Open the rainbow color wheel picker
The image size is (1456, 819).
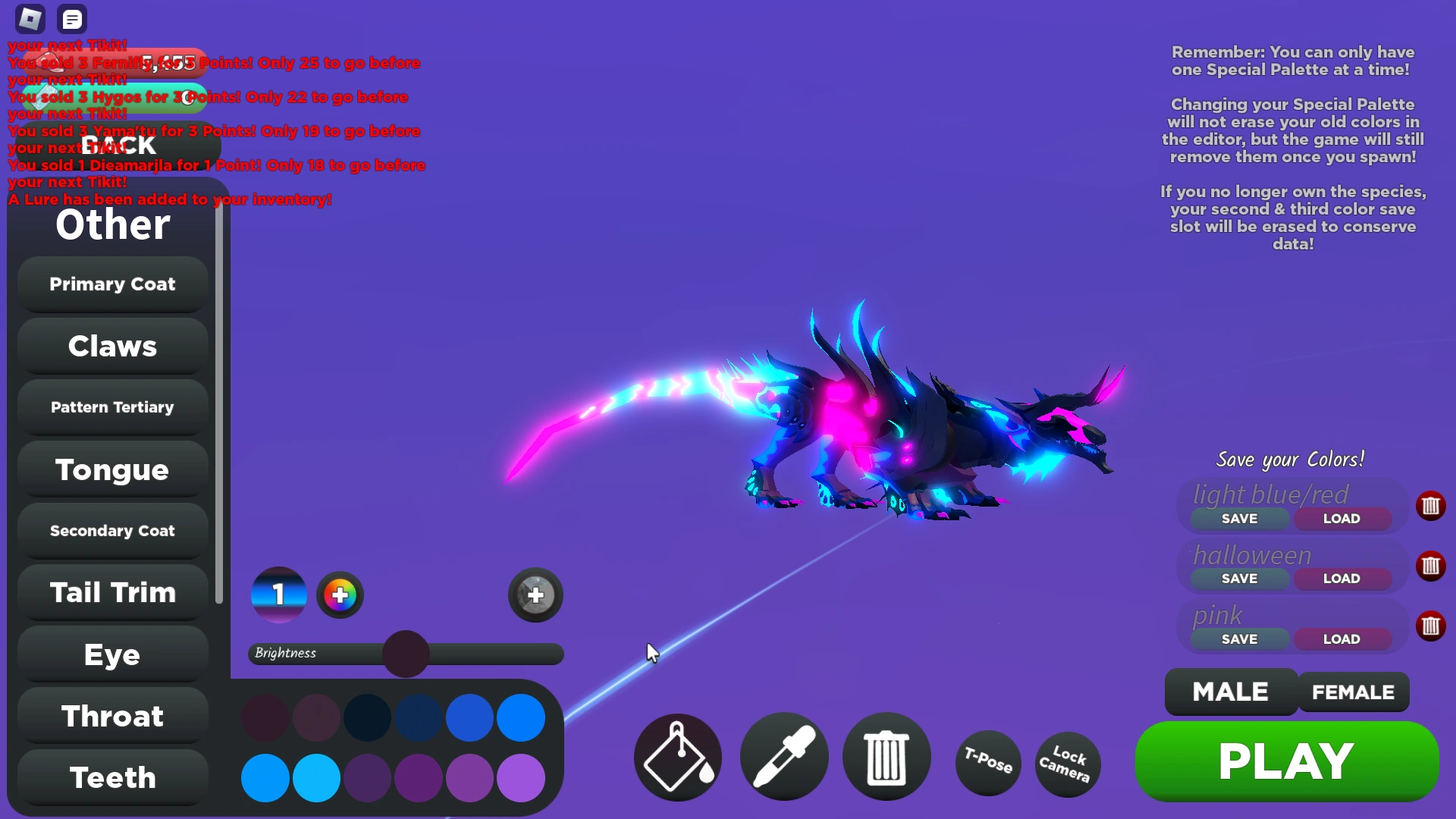pyautogui.click(x=340, y=595)
